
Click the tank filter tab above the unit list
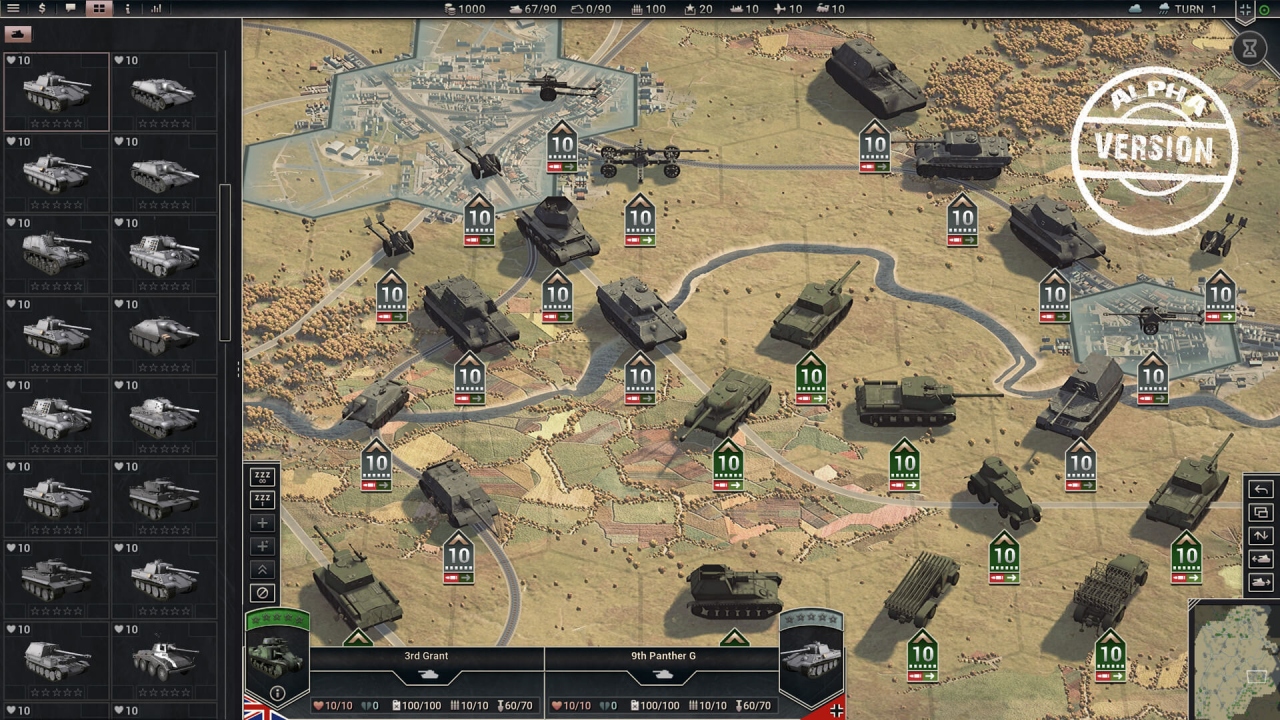[x=18, y=34]
